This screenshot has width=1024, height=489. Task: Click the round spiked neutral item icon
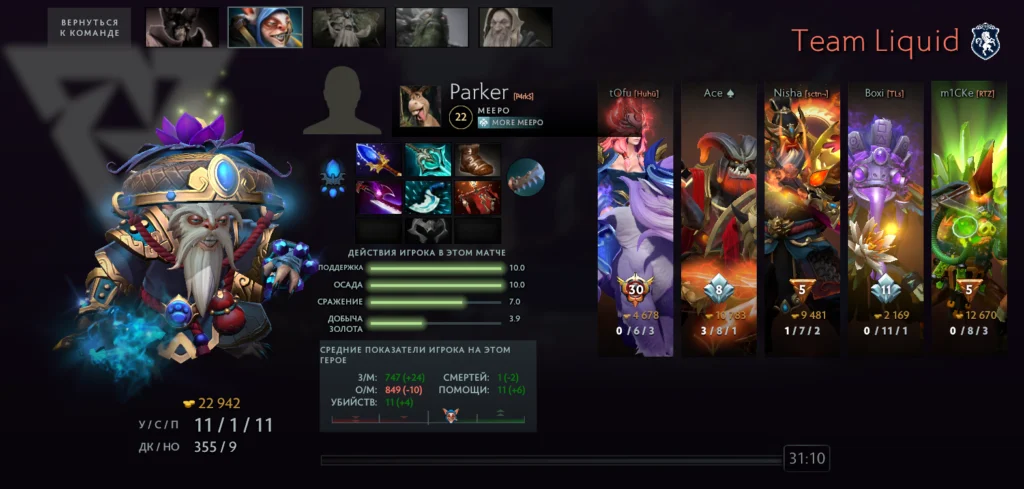[525, 177]
